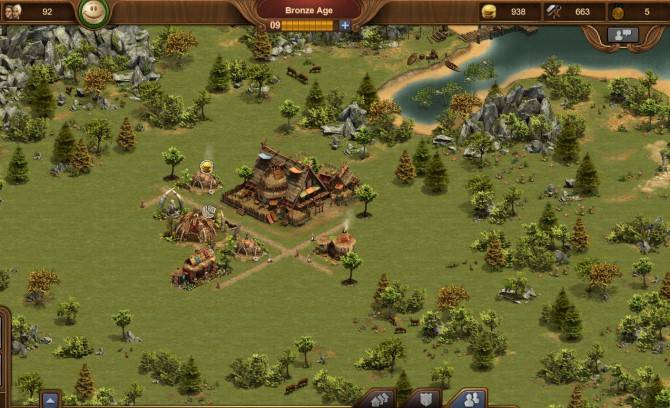Open the happiness smiley face indicator
This screenshot has height=408, width=670.
click(x=93, y=12)
